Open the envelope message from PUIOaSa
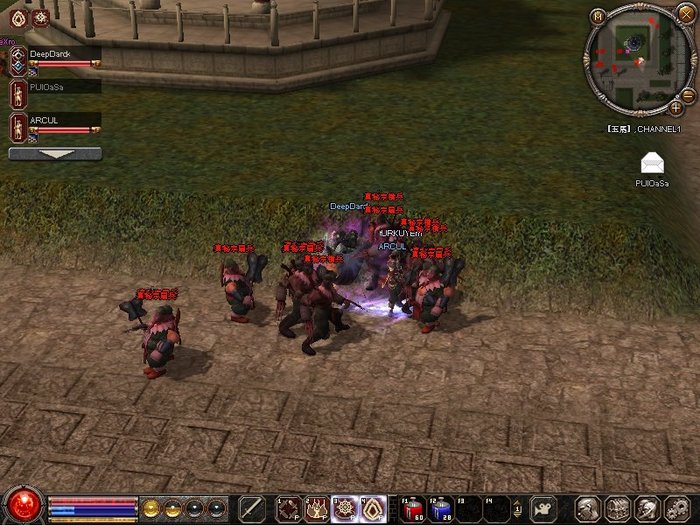 [652, 164]
